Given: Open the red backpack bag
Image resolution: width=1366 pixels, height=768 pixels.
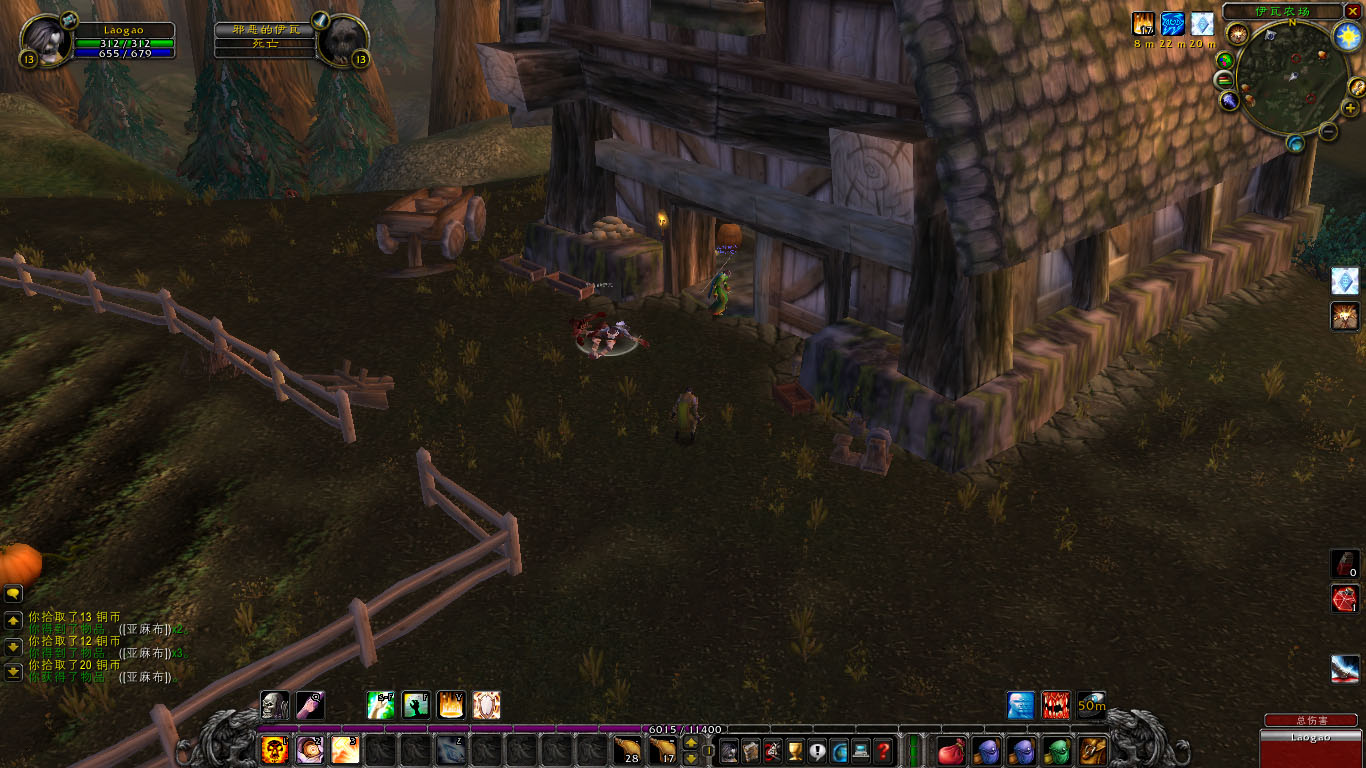Looking at the screenshot, I should tap(951, 750).
